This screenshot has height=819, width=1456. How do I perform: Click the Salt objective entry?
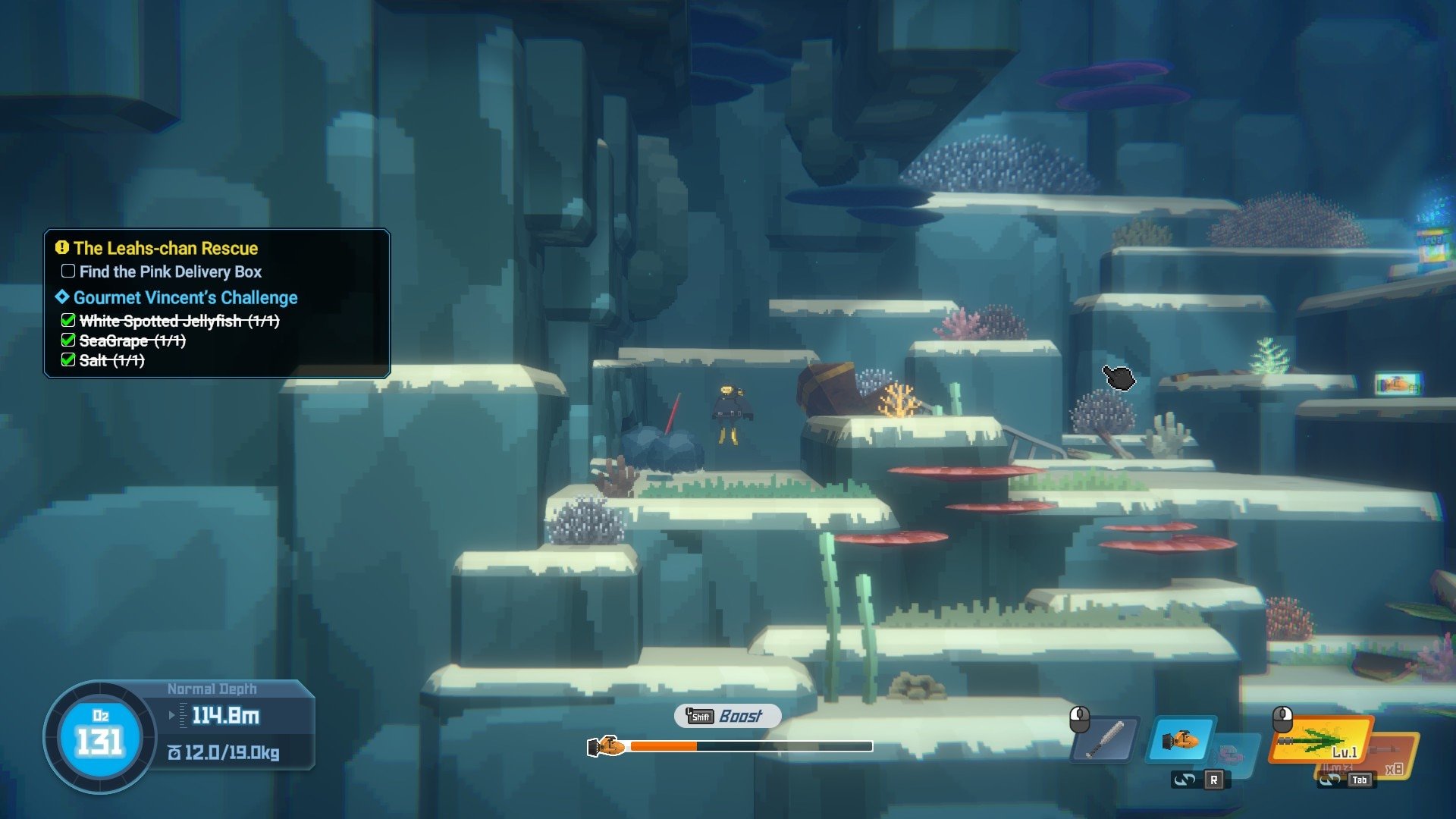point(111,361)
